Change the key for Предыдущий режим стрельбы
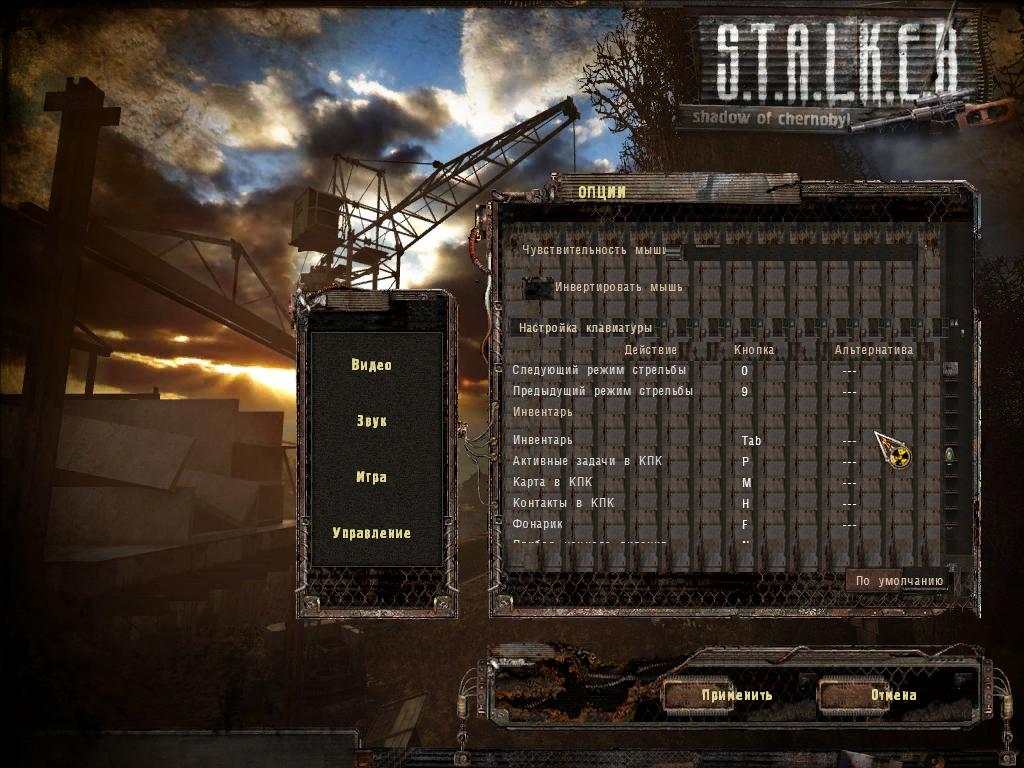The image size is (1024, 768). point(744,392)
